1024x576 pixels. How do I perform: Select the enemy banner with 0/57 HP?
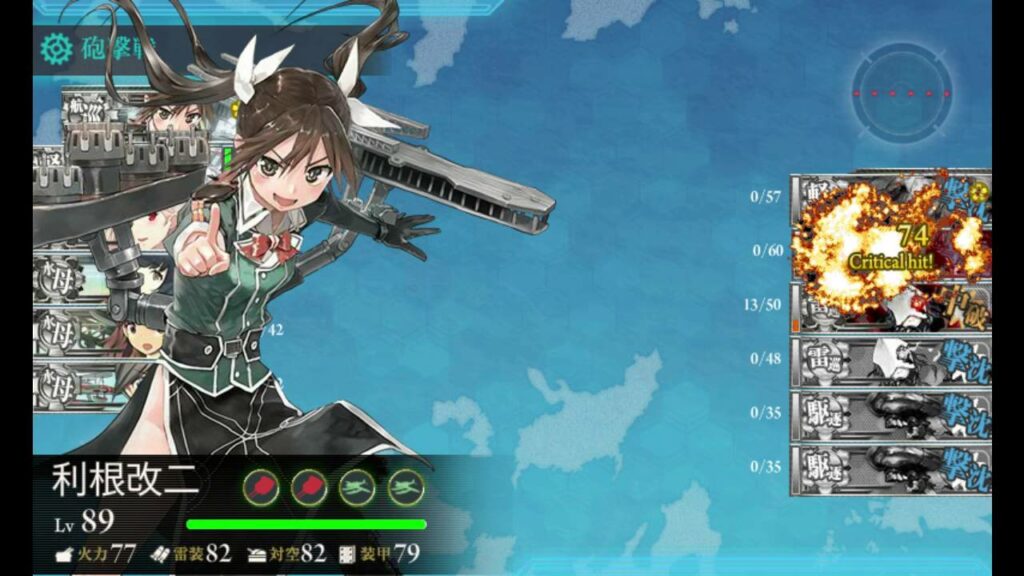[889, 197]
